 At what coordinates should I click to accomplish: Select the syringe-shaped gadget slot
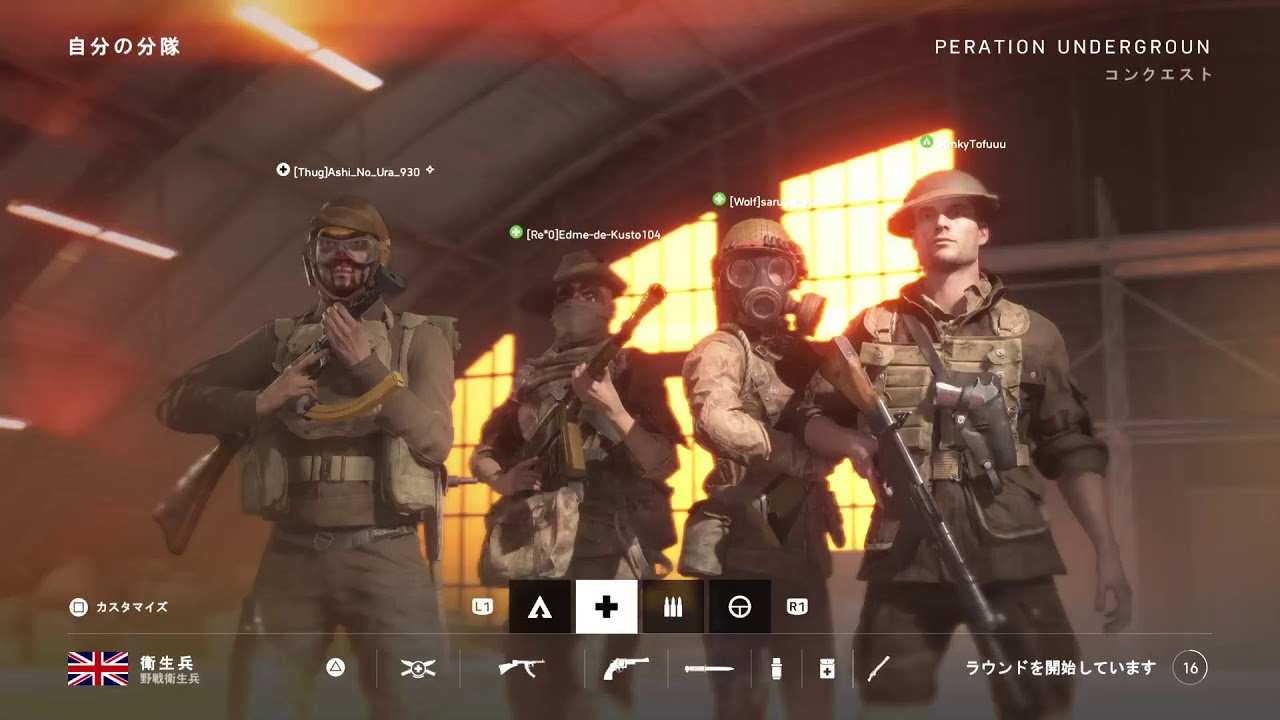tap(878, 668)
